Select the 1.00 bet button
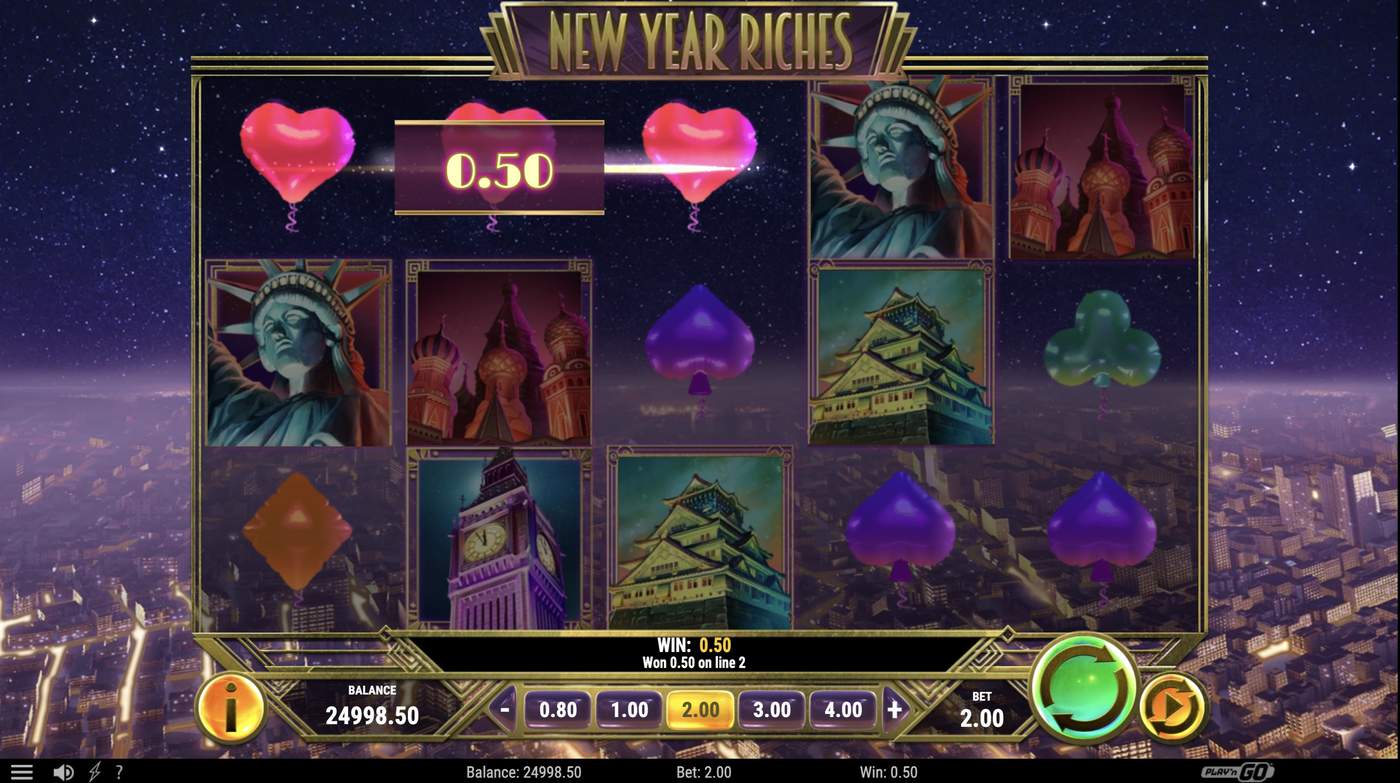 pyautogui.click(x=630, y=709)
